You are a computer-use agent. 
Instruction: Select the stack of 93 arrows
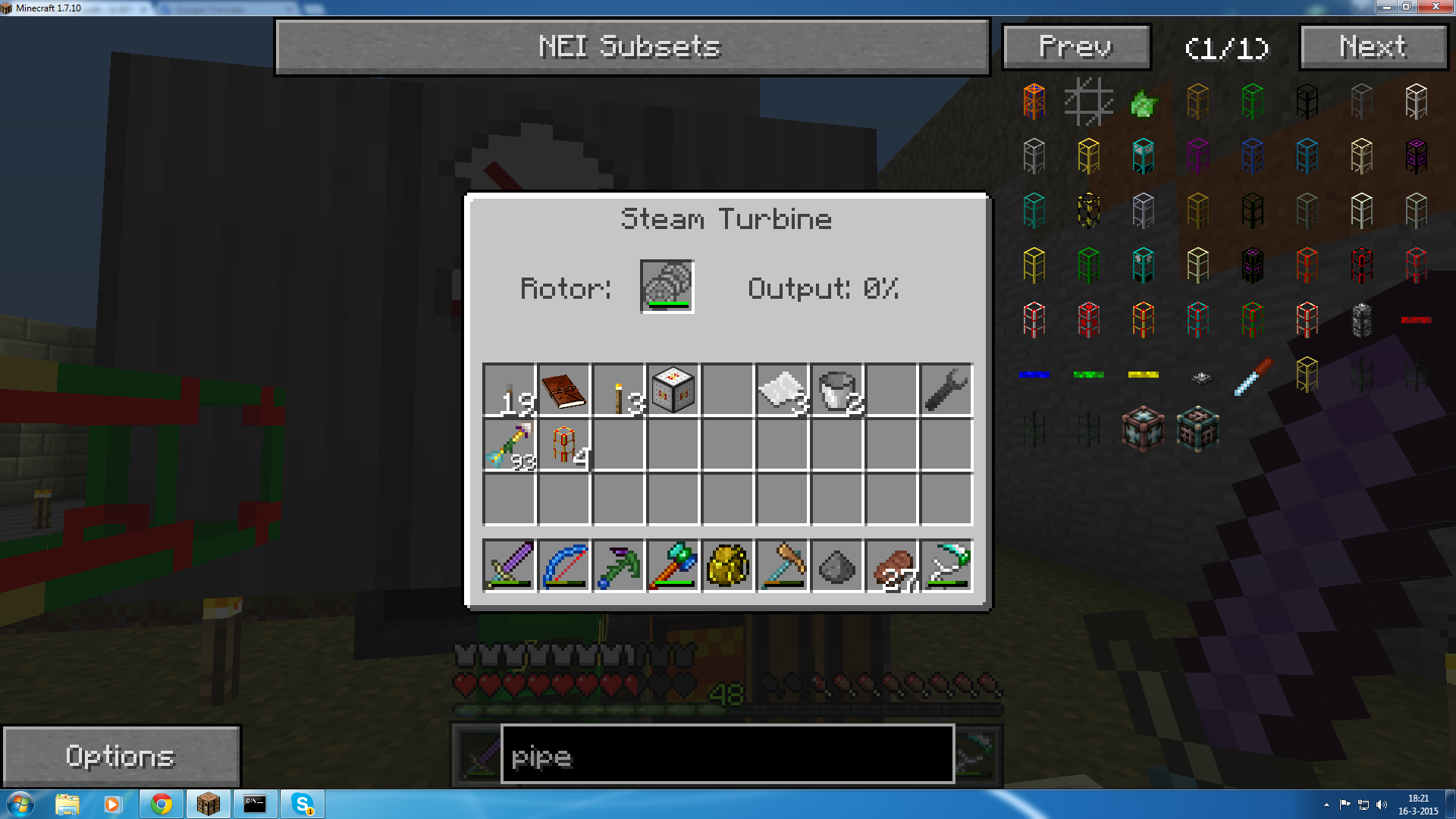[509, 445]
